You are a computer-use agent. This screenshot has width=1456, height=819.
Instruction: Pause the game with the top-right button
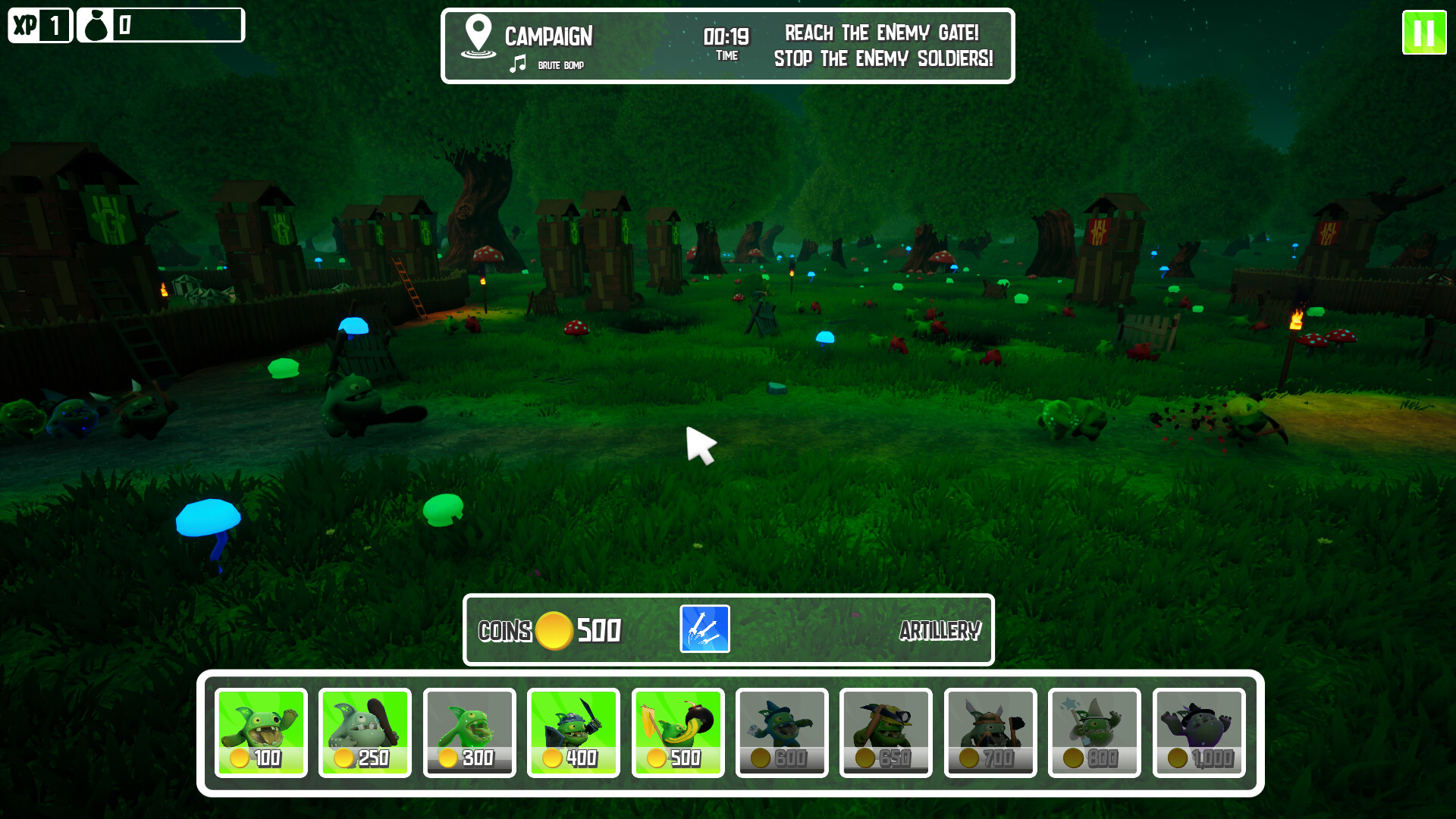[1424, 33]
